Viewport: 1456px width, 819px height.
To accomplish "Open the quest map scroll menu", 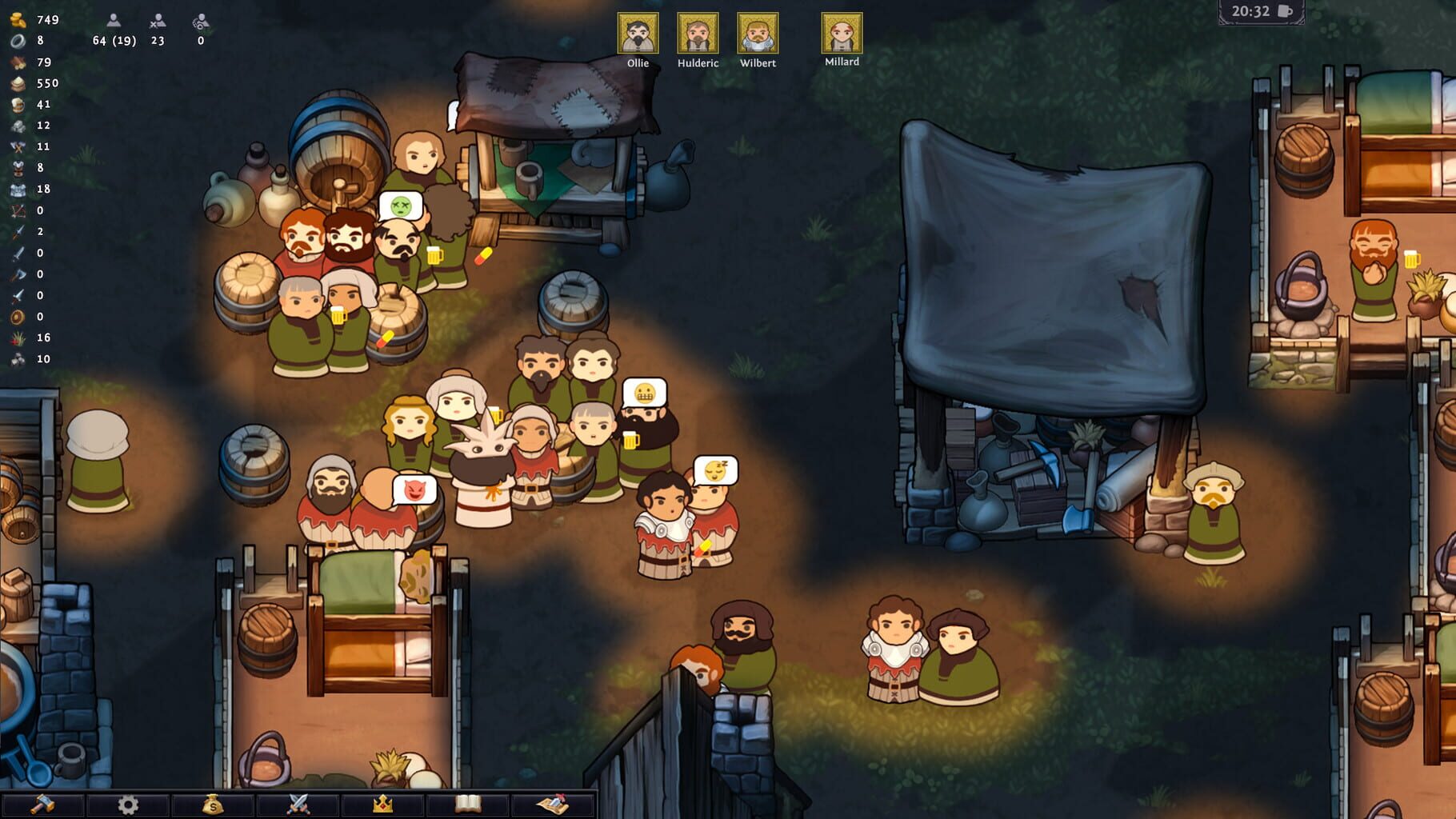I will pos(554,804).
